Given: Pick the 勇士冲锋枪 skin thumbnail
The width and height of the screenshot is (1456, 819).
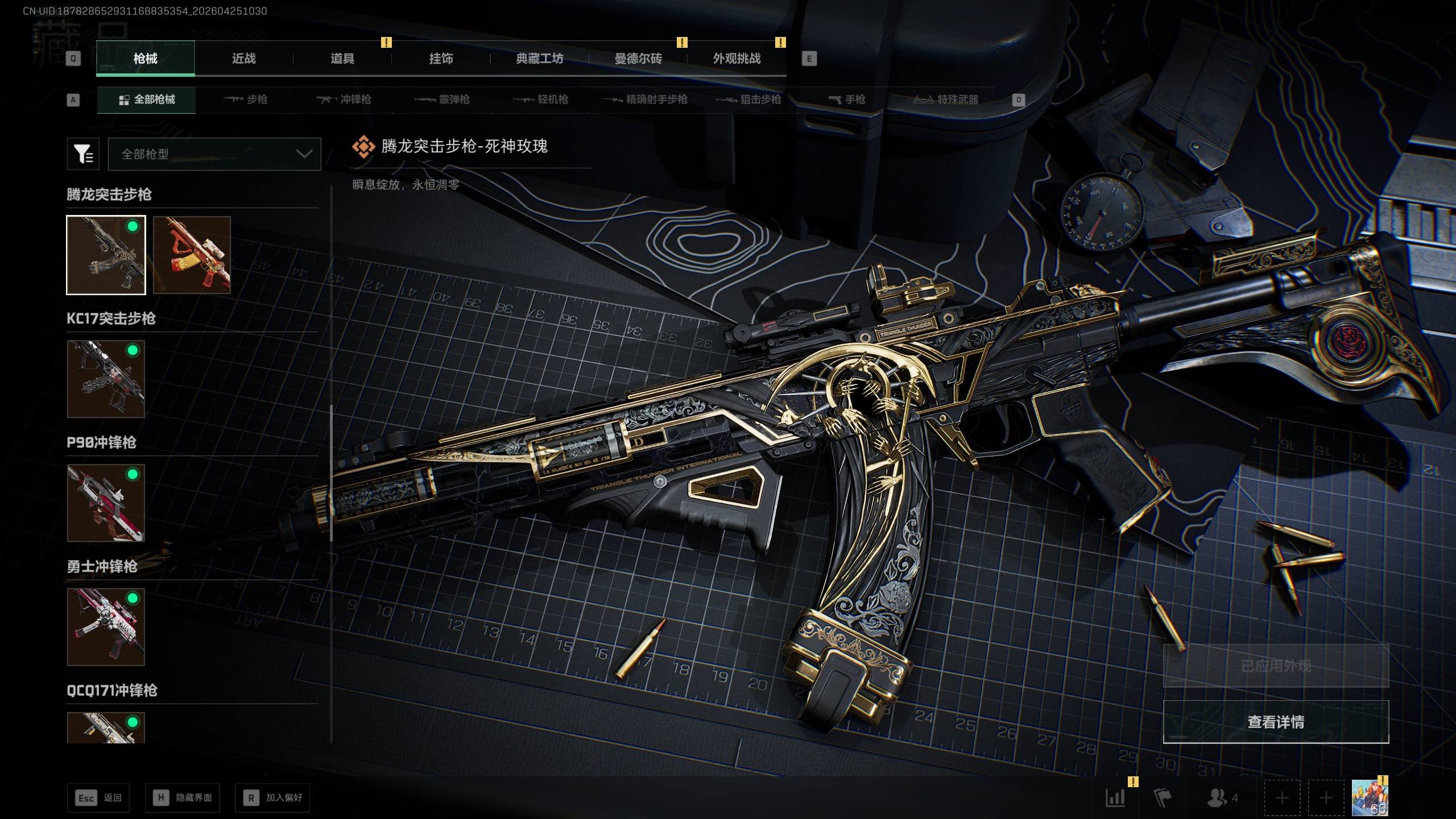Looking at the screenshot, I should (x=106, y=627).
